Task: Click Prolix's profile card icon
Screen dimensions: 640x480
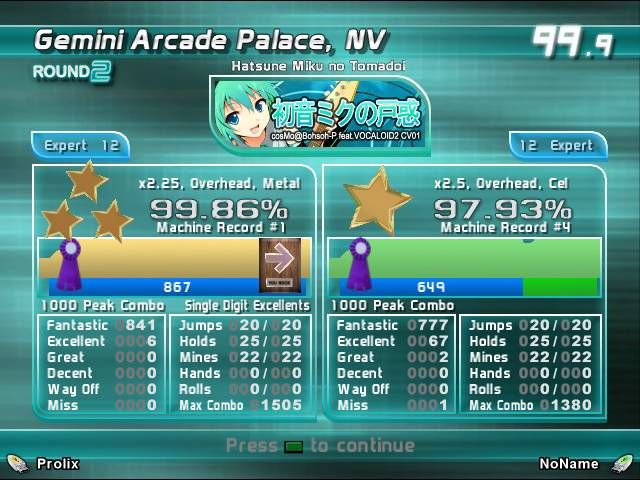Action: (17, 463)
